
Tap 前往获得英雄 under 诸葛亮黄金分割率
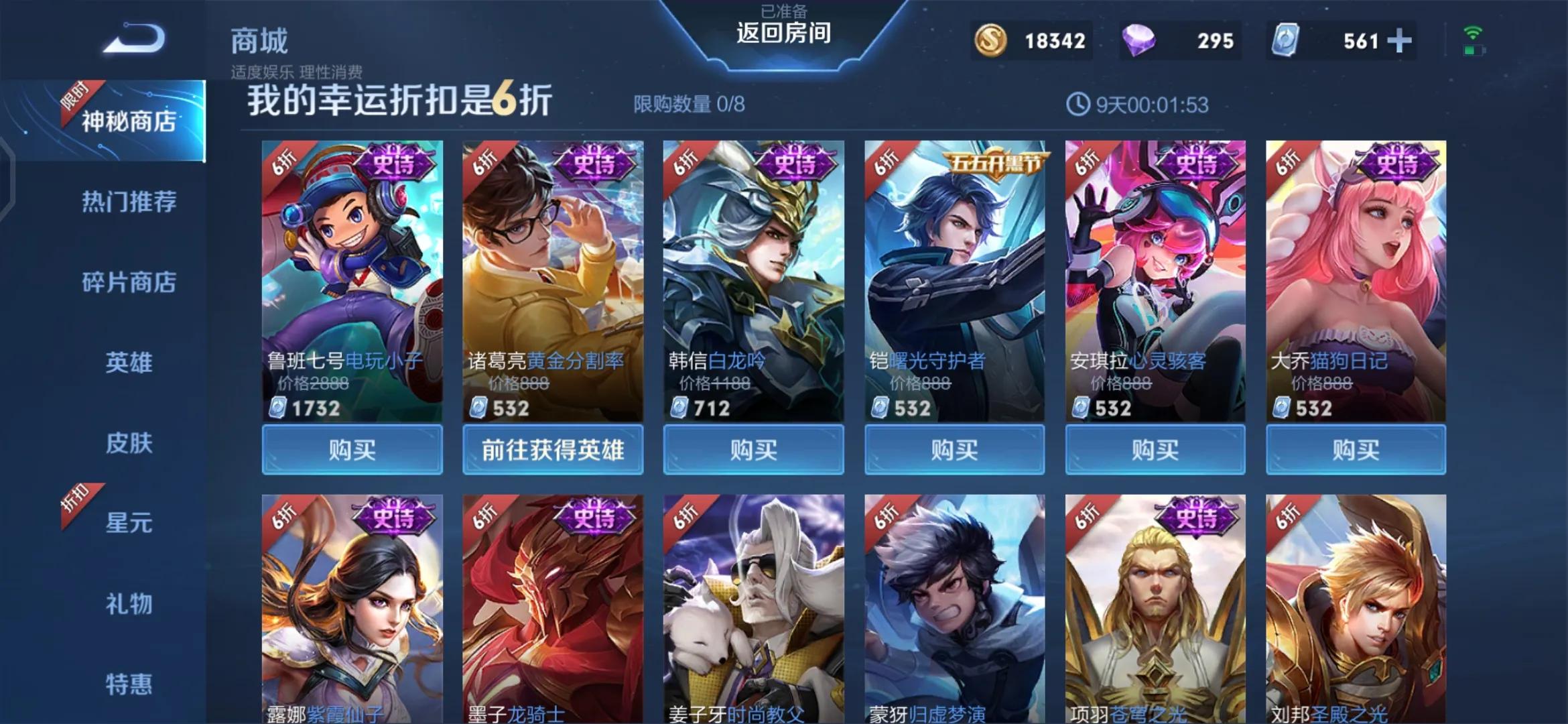pos(553,449)
